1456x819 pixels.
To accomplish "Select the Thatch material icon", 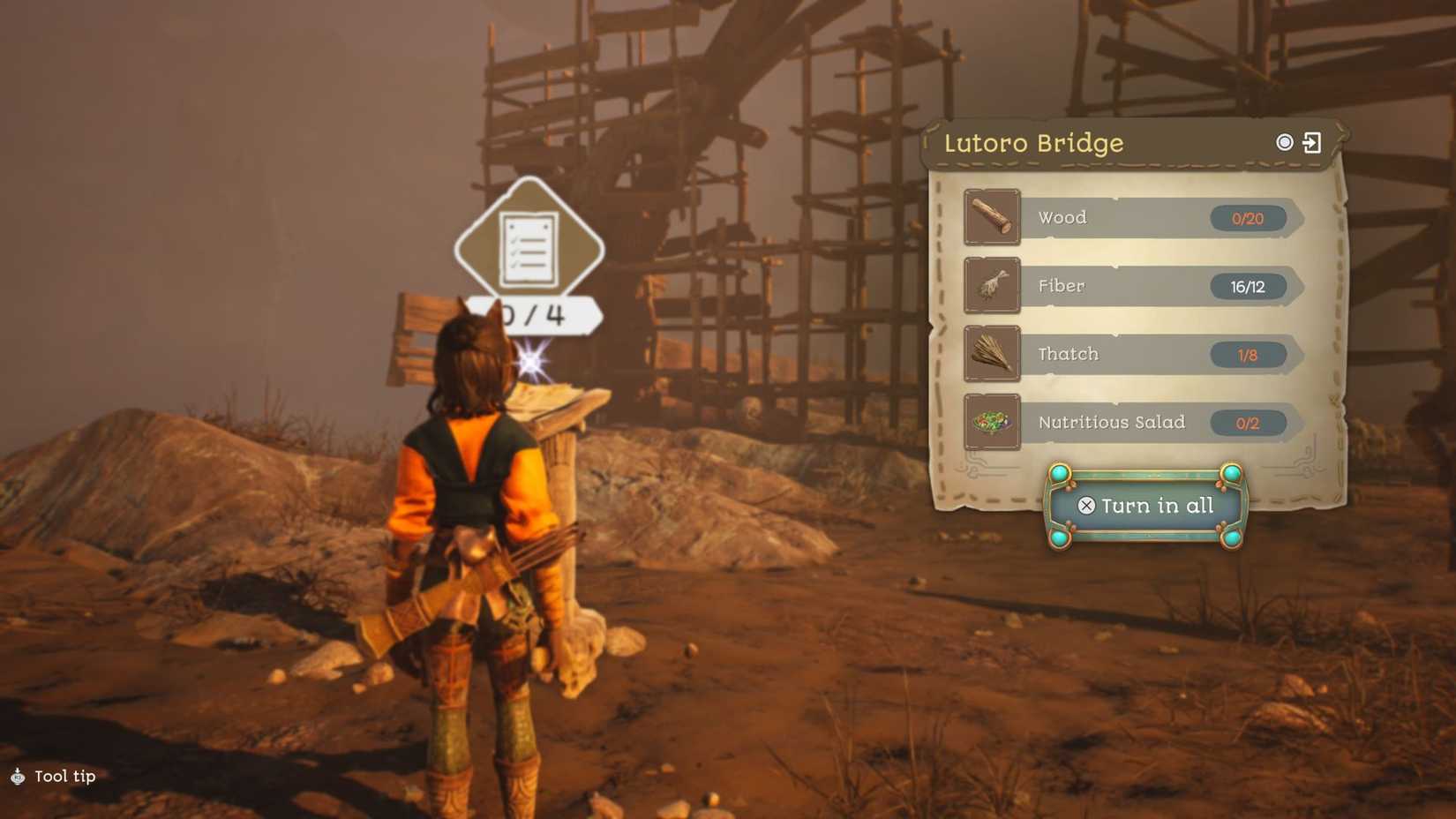I will click(x=991, y=353).
